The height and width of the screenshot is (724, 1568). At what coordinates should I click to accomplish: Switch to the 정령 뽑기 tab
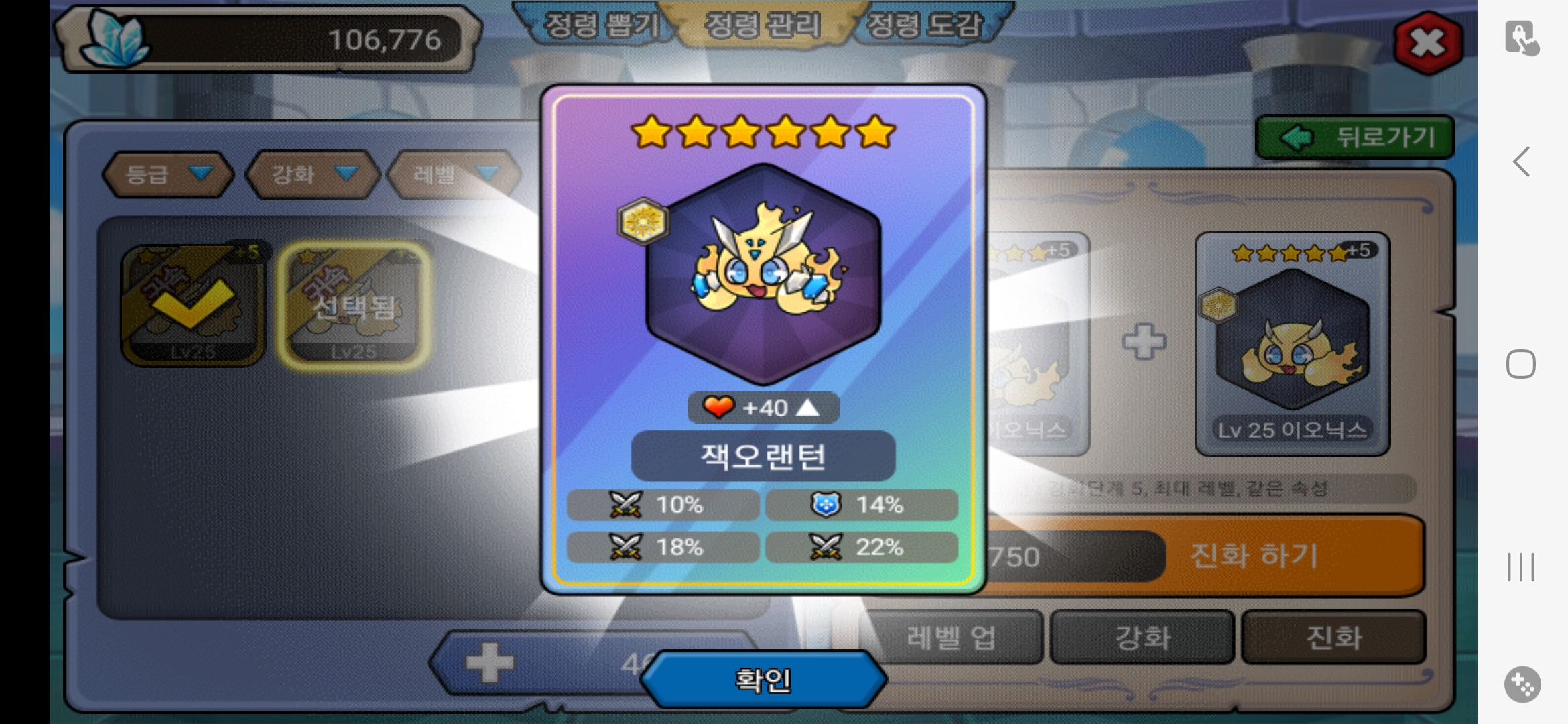pos(598,25)
